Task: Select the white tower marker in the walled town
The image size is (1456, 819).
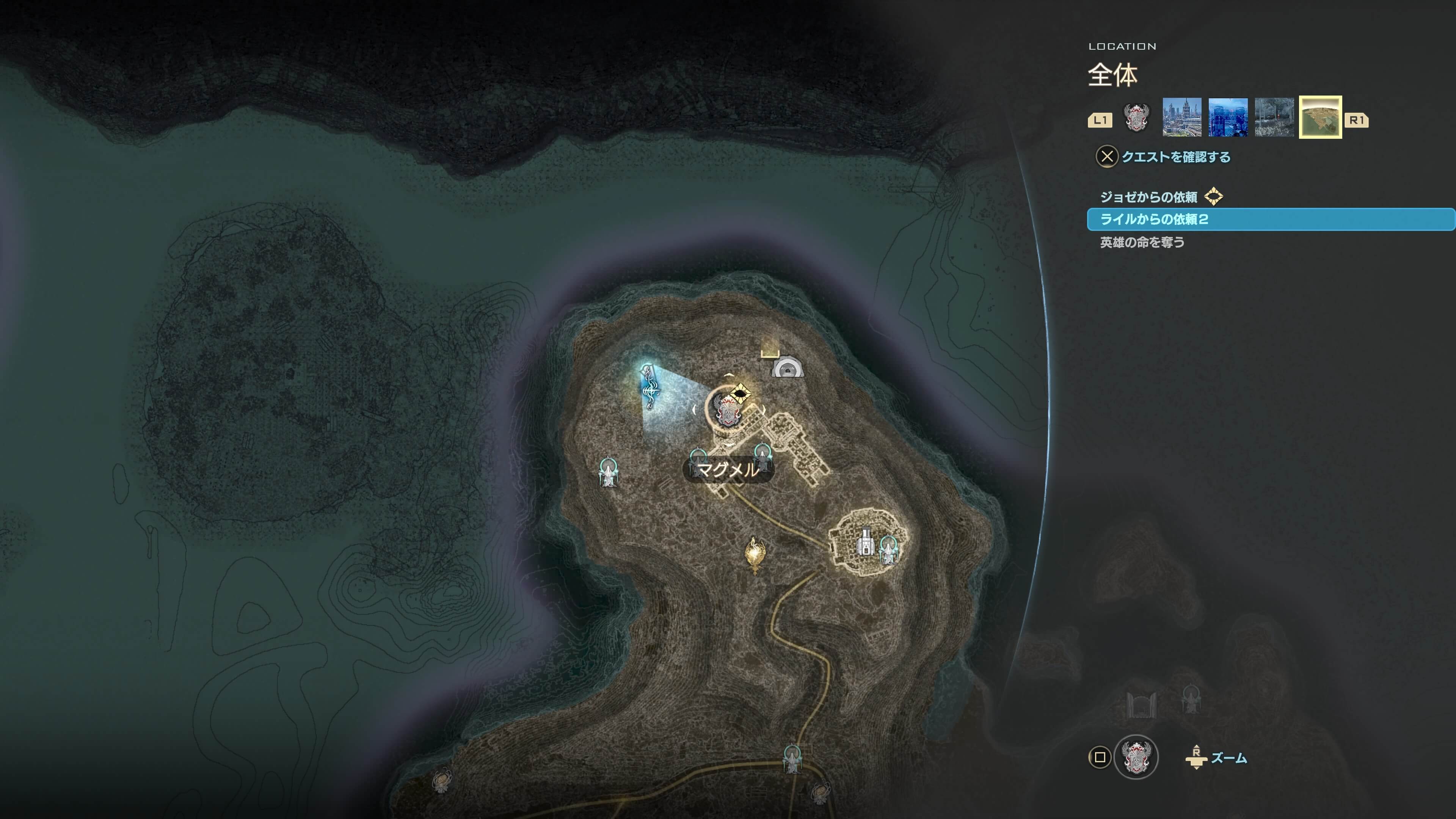Action: (865, 541)
